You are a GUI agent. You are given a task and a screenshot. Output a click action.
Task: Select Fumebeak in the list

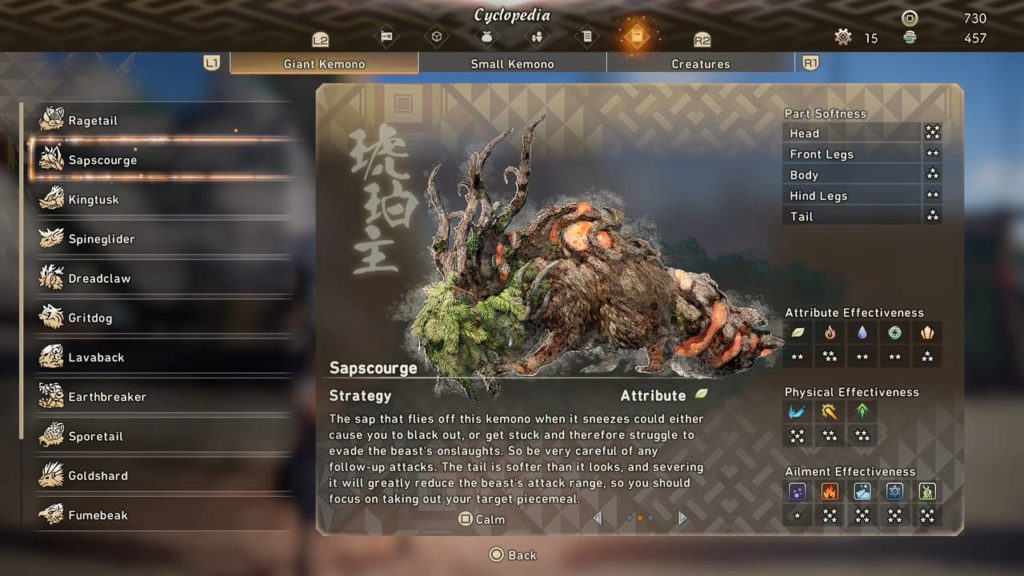[x=98, y=516]
